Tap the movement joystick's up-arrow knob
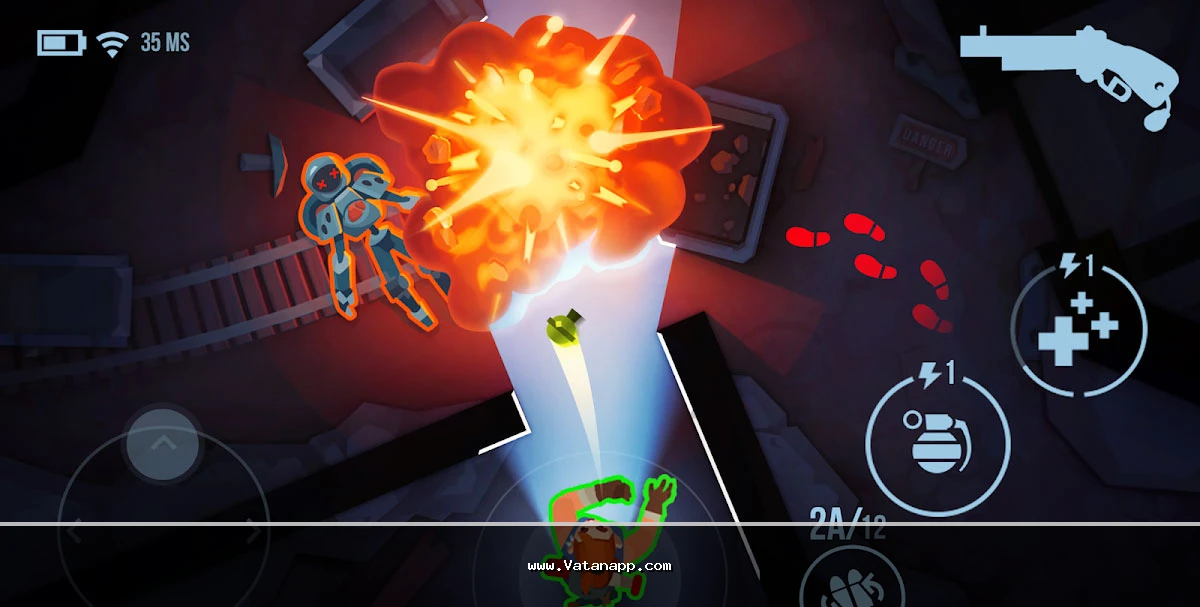This screenshot has width=1200, height=607. 163,443
